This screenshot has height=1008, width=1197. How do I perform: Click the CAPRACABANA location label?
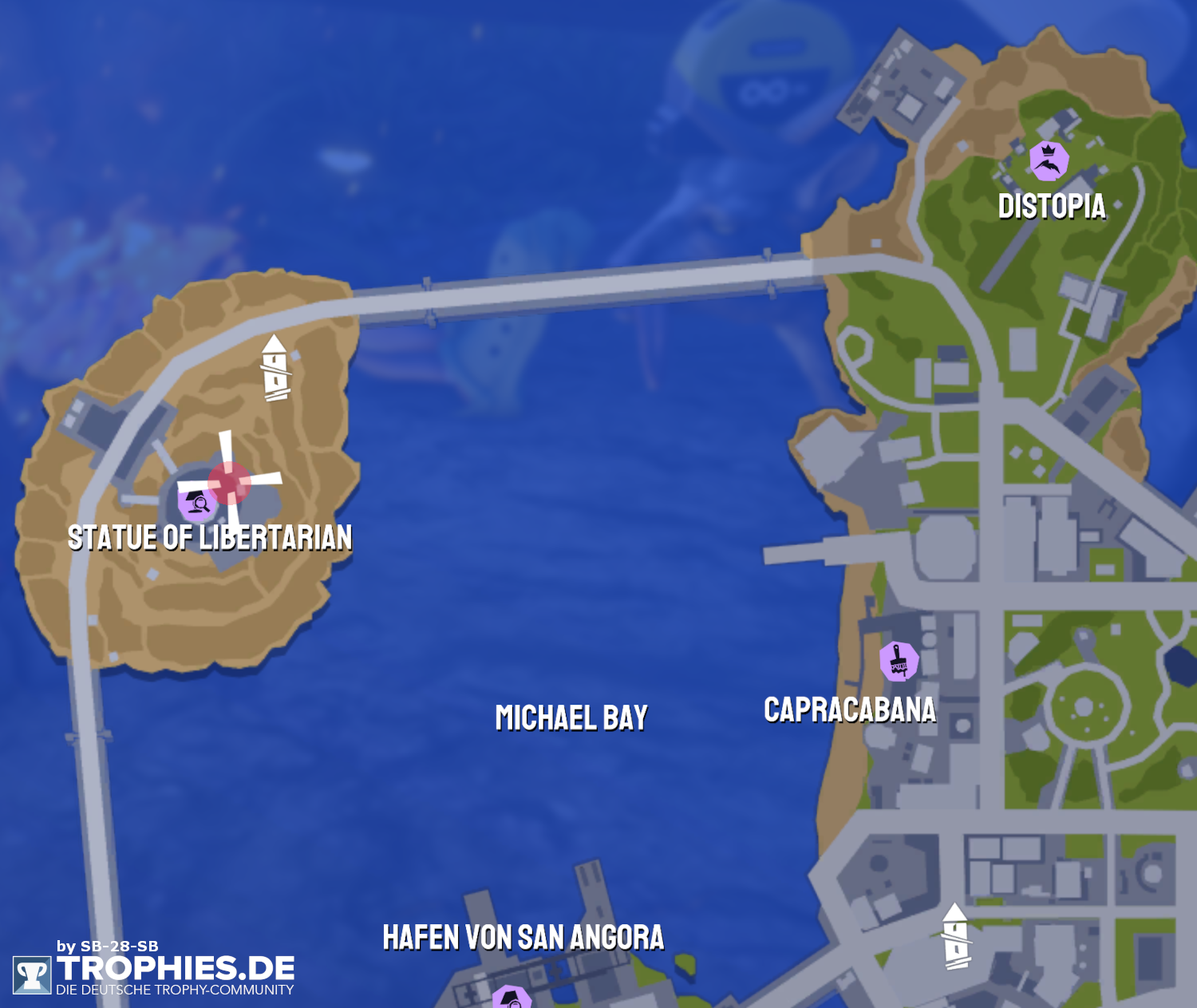[850, 710]
